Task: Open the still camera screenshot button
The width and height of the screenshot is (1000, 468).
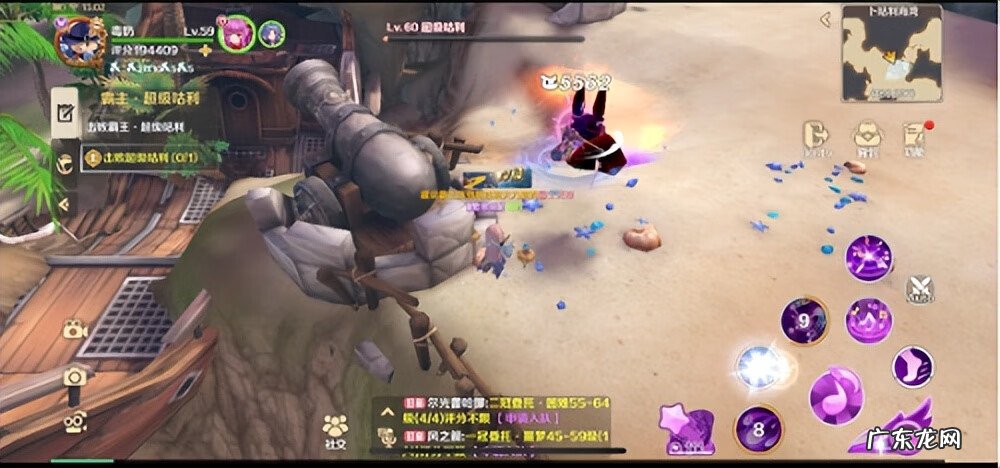Action: [75, 376]
